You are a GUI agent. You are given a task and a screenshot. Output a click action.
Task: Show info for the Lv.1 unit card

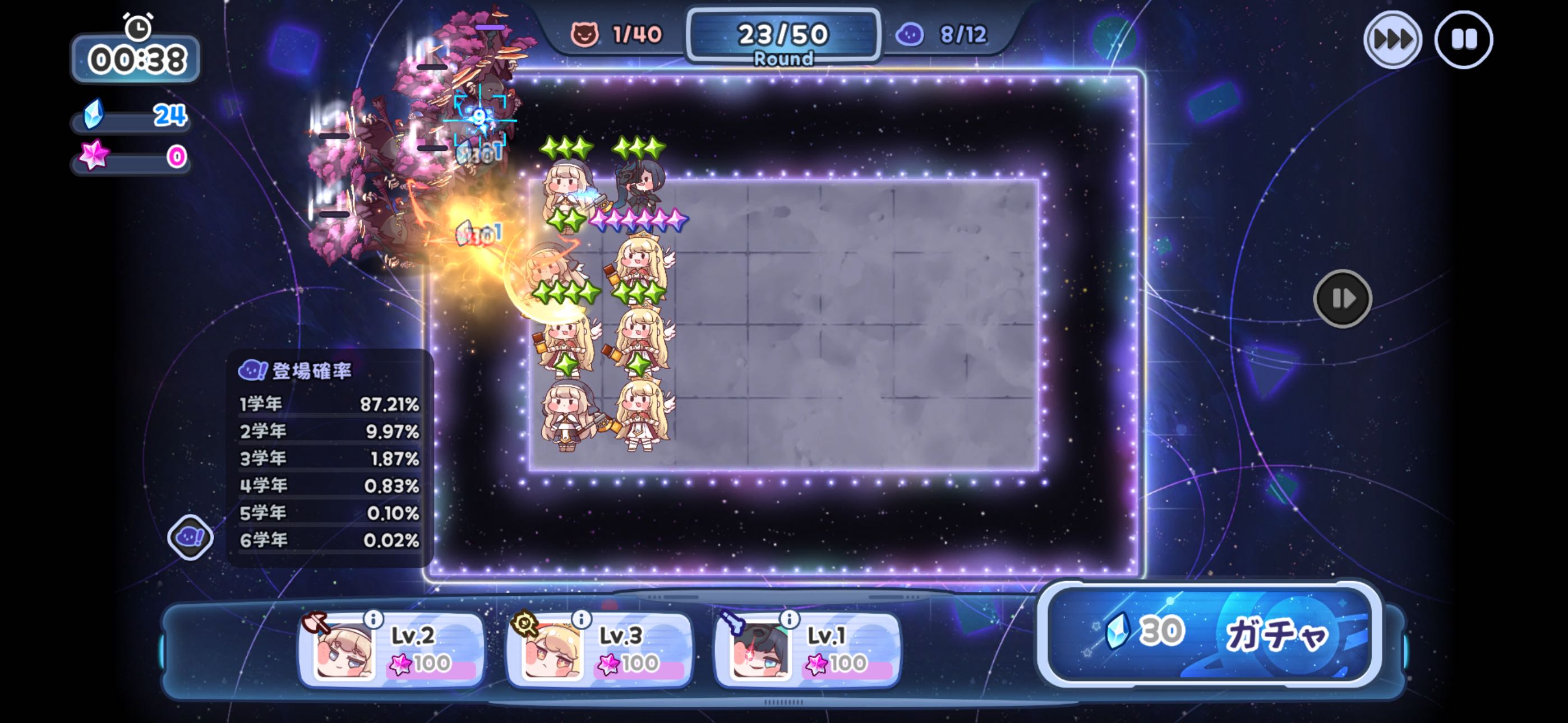(x=789, y=619)
